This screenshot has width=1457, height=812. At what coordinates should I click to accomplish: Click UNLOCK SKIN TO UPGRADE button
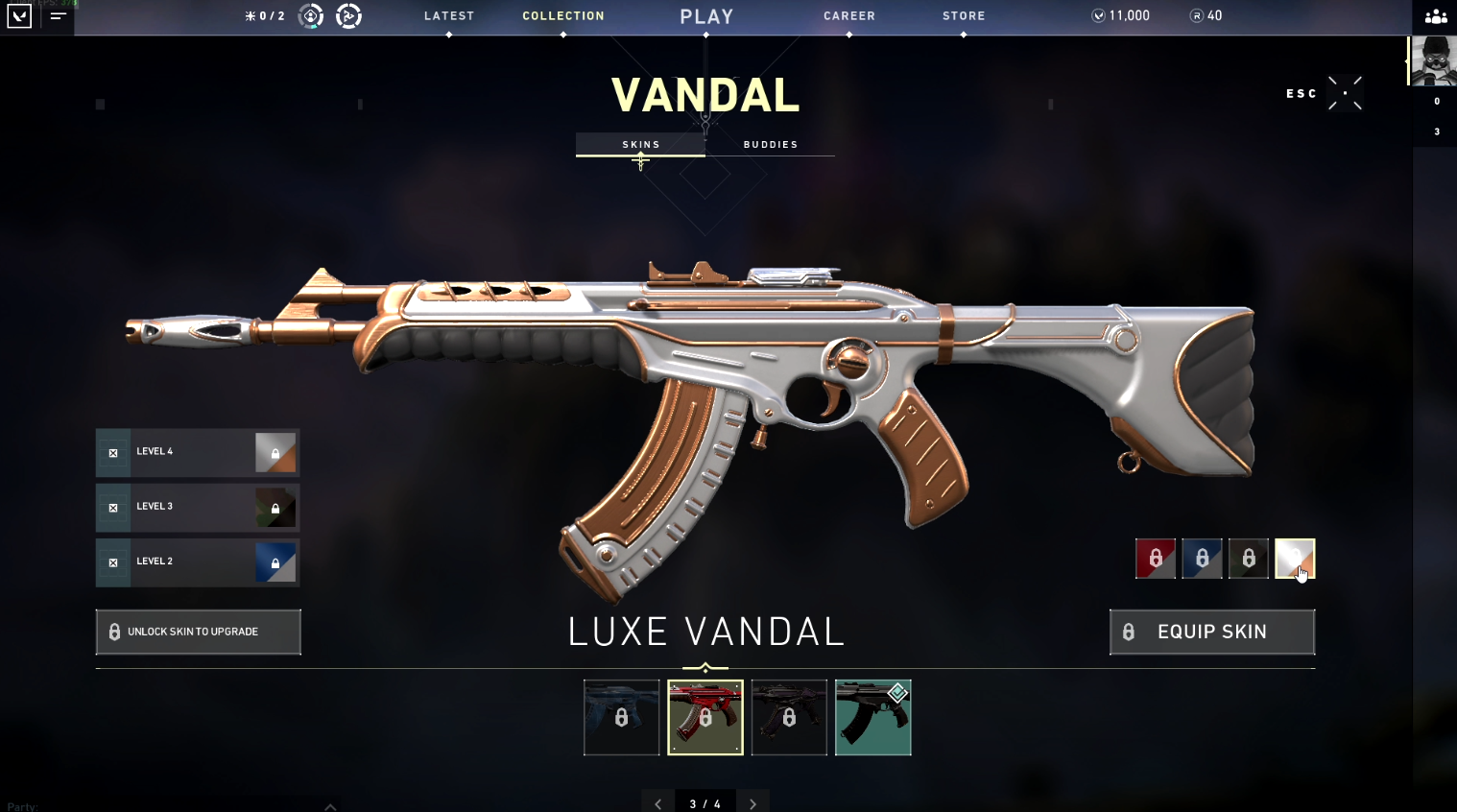click(x=198, y=632)
